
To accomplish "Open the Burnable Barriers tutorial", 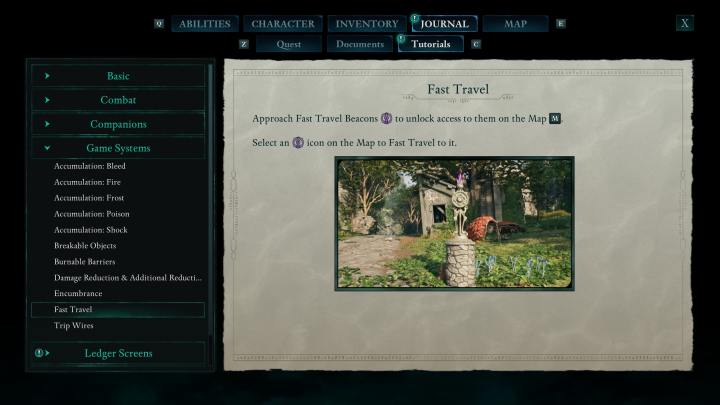I will tap(85, 262).
